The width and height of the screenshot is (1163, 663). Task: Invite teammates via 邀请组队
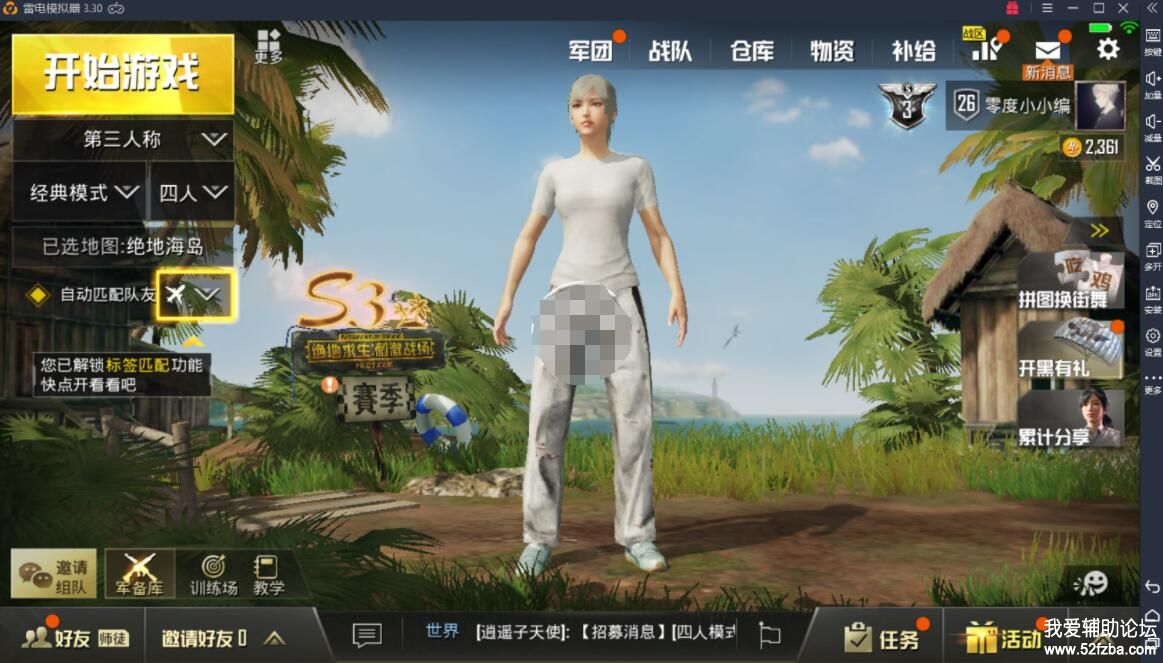tap(54, 574)
